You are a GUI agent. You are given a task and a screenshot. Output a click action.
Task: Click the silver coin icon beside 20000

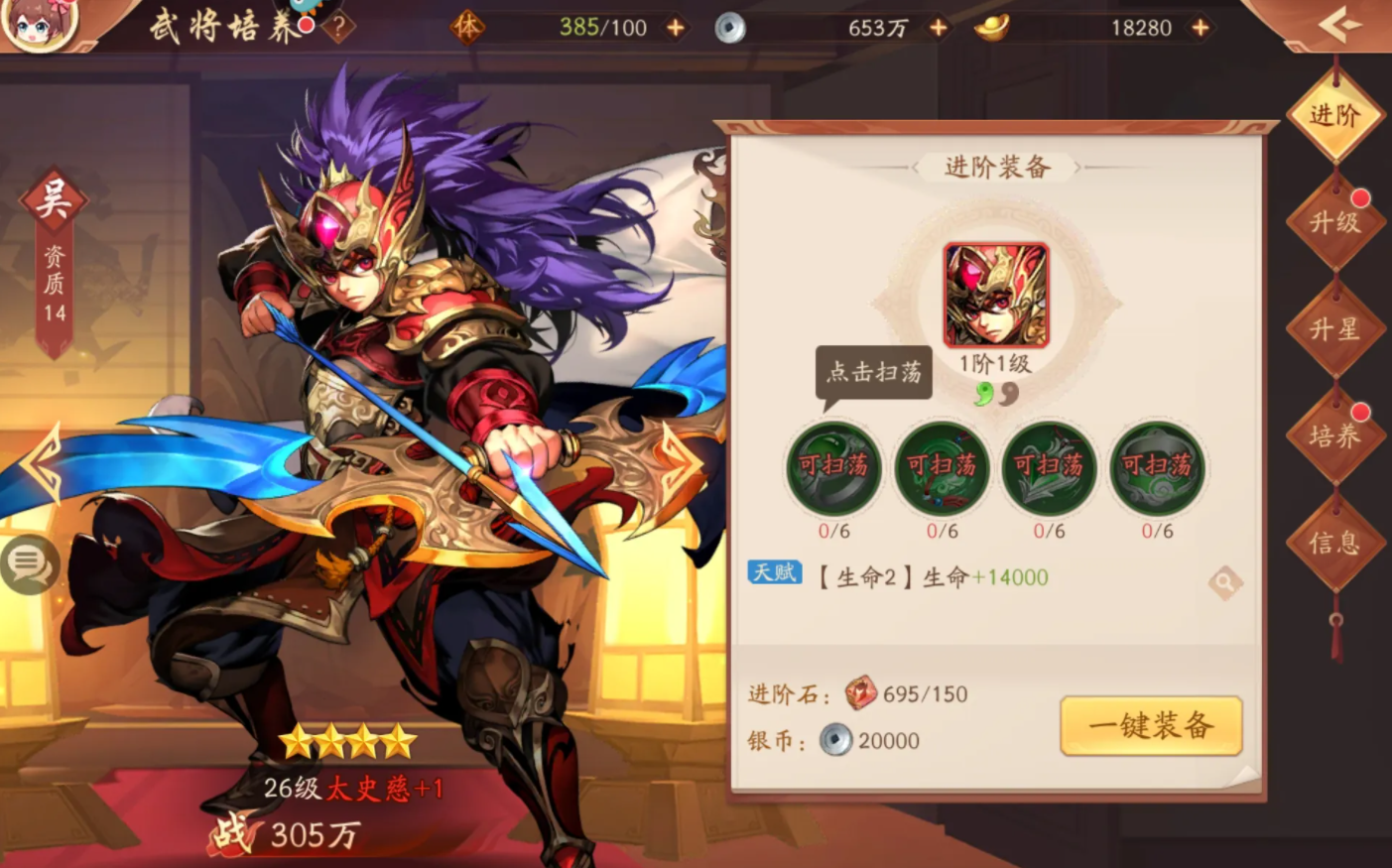pos(837,740)
